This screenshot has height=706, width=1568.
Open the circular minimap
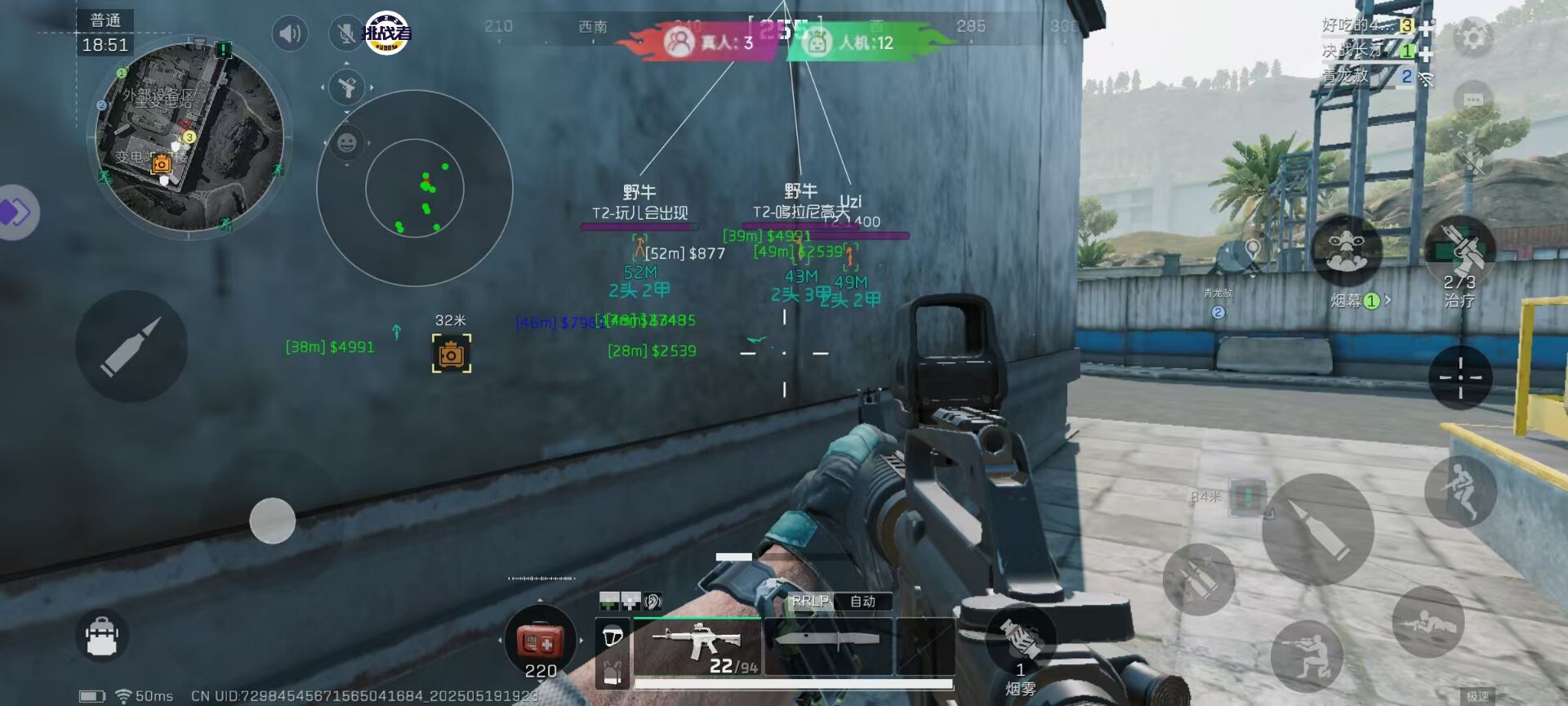point(189,137)
